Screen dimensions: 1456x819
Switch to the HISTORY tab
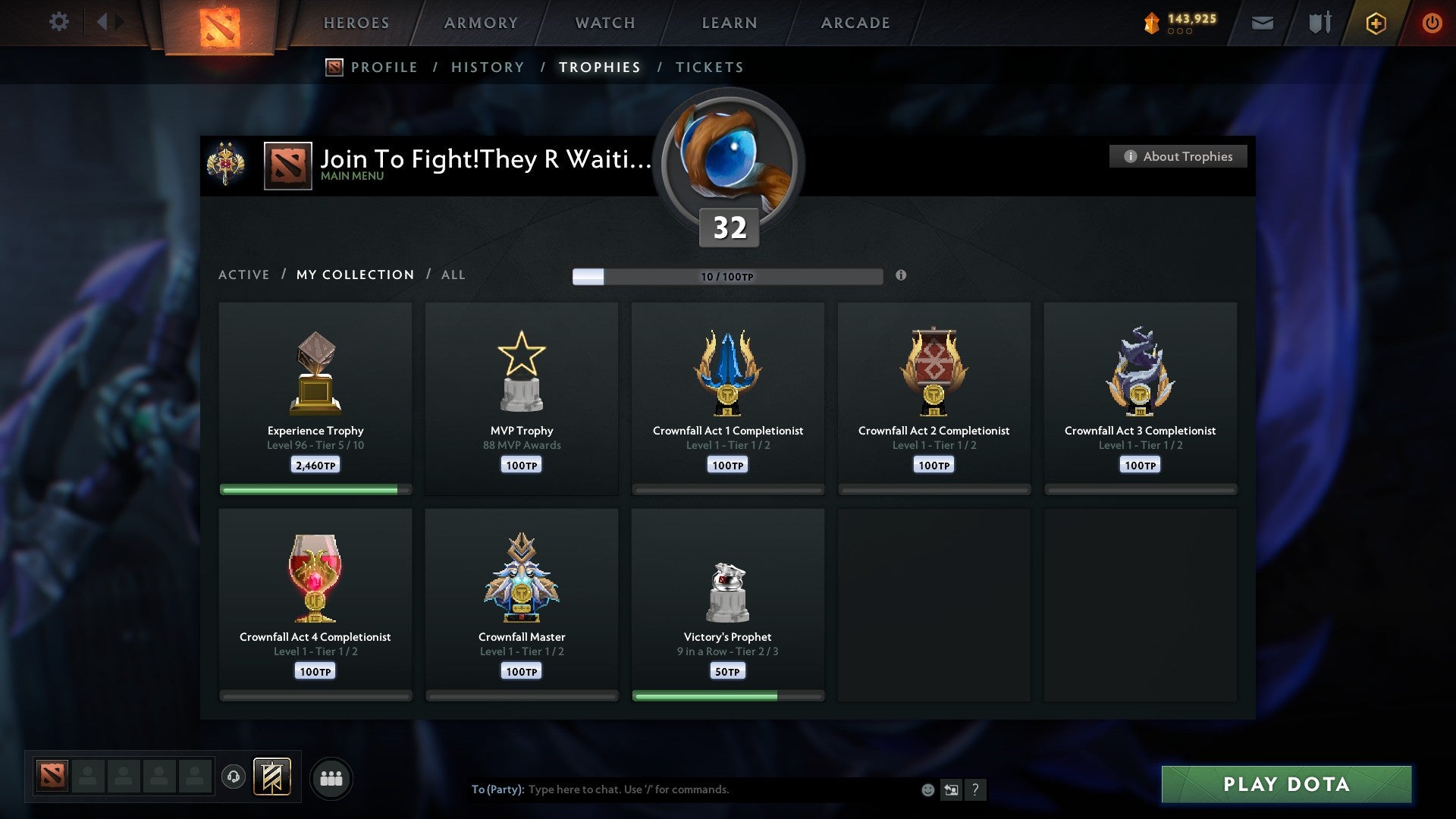click(x=487, y=67)
